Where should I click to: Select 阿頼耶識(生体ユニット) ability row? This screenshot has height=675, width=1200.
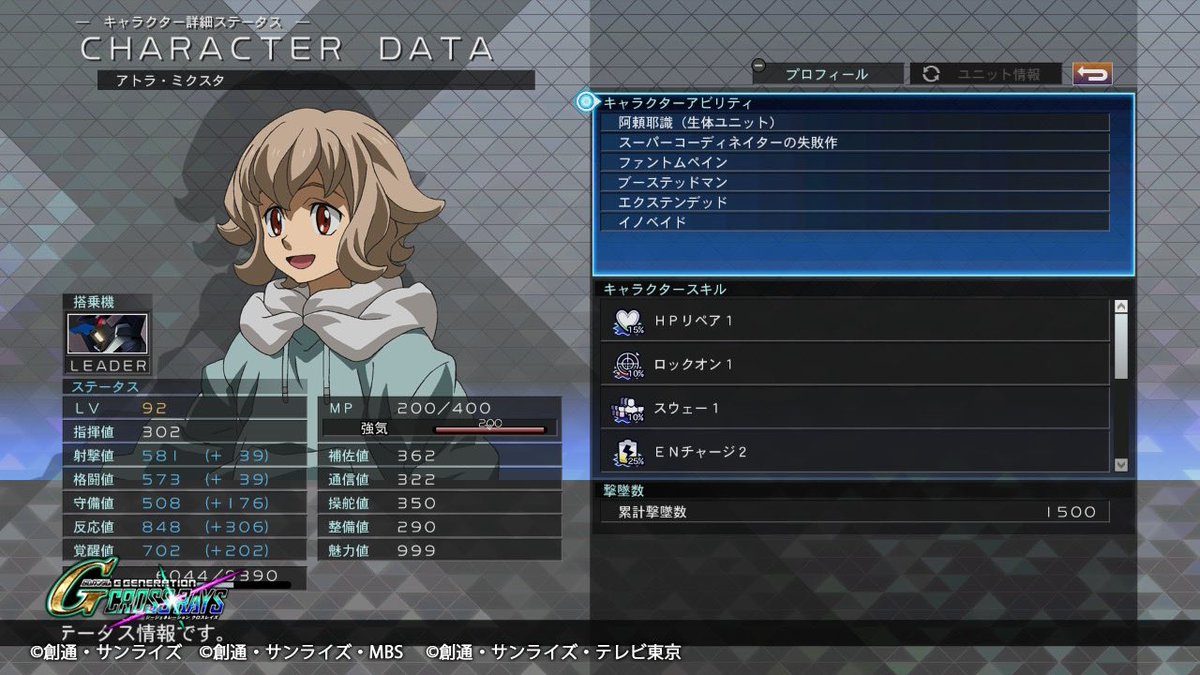click(x=855, y=122)
